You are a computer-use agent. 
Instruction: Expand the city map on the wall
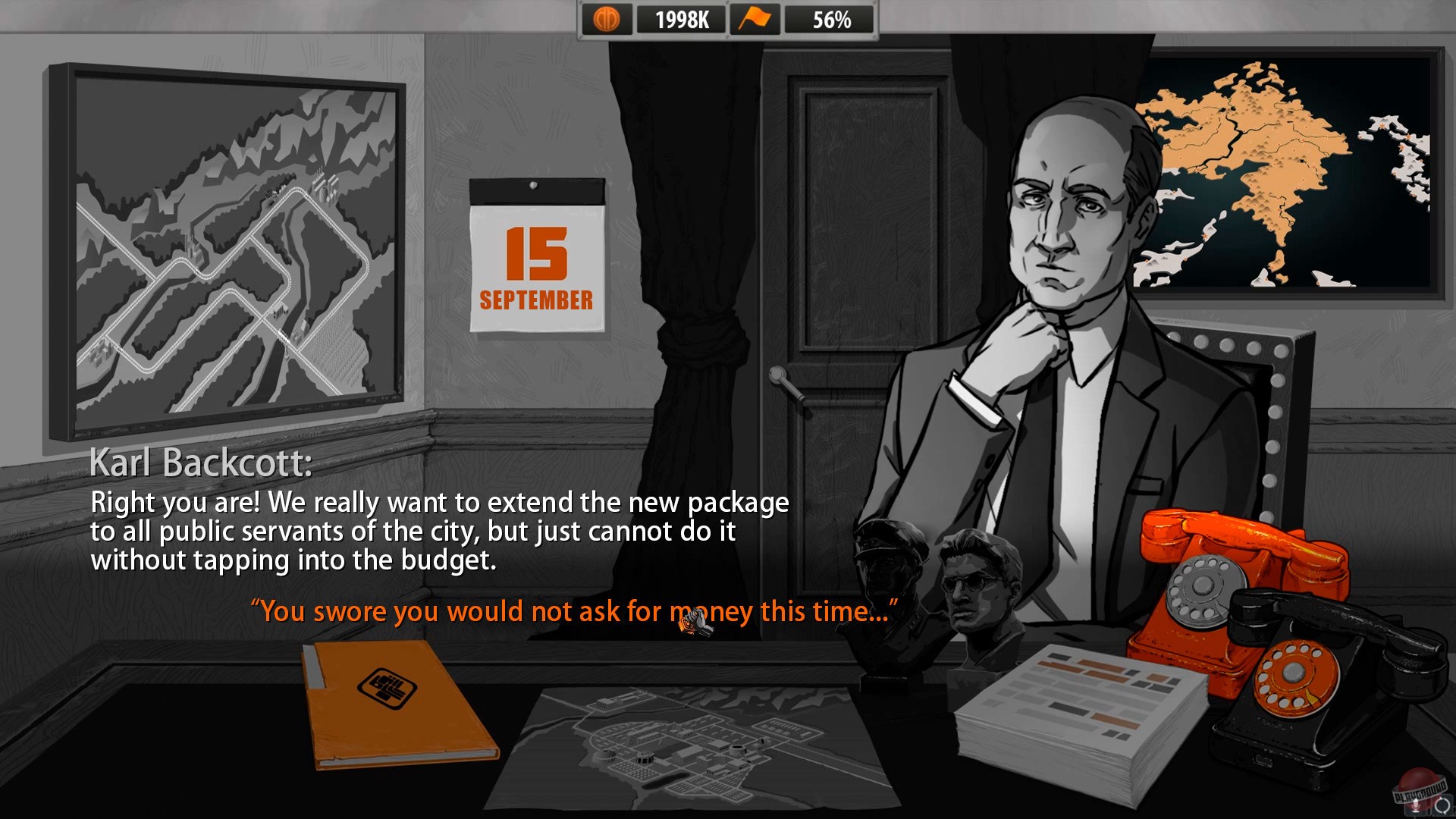(227, 243)
